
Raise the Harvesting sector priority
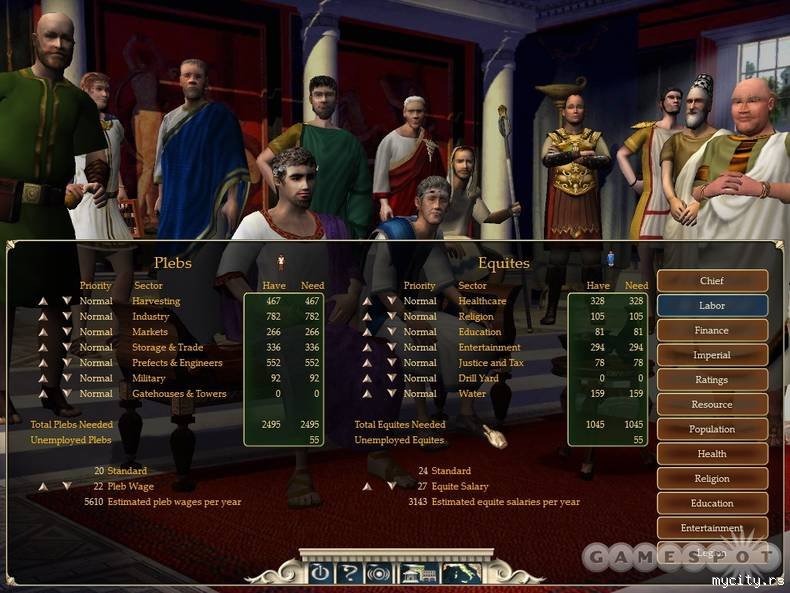(43, 301)
